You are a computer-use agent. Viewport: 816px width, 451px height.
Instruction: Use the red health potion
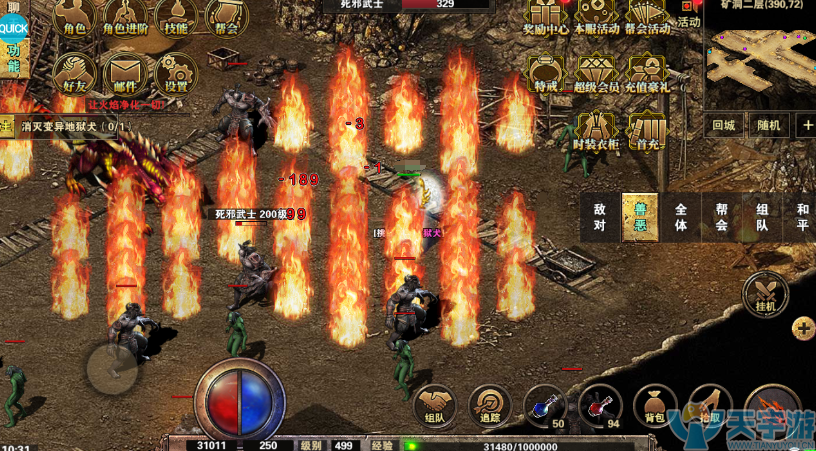pyautogui.click(x=599, y=405)
